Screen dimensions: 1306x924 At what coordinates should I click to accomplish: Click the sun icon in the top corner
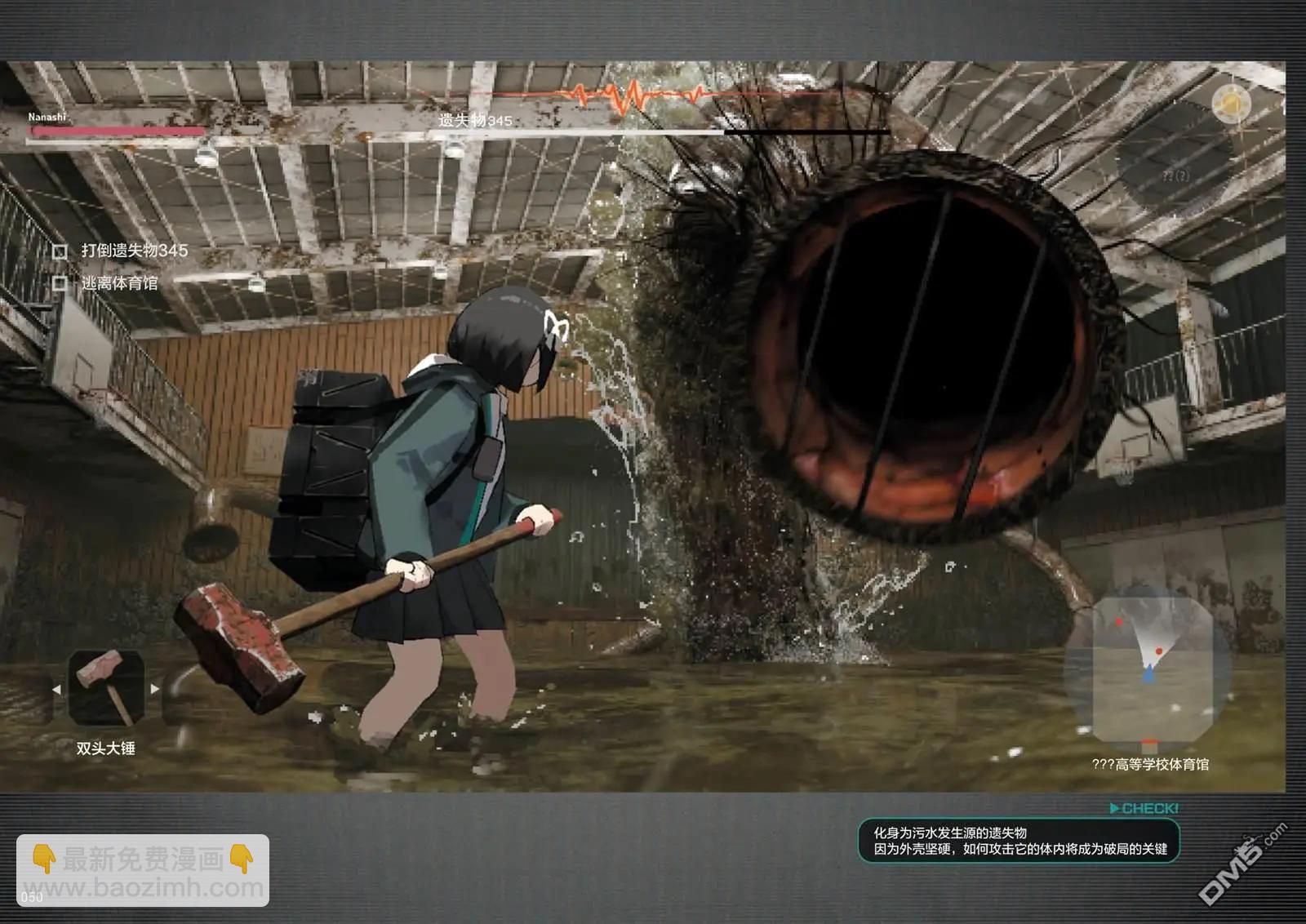coord(1231,104)
